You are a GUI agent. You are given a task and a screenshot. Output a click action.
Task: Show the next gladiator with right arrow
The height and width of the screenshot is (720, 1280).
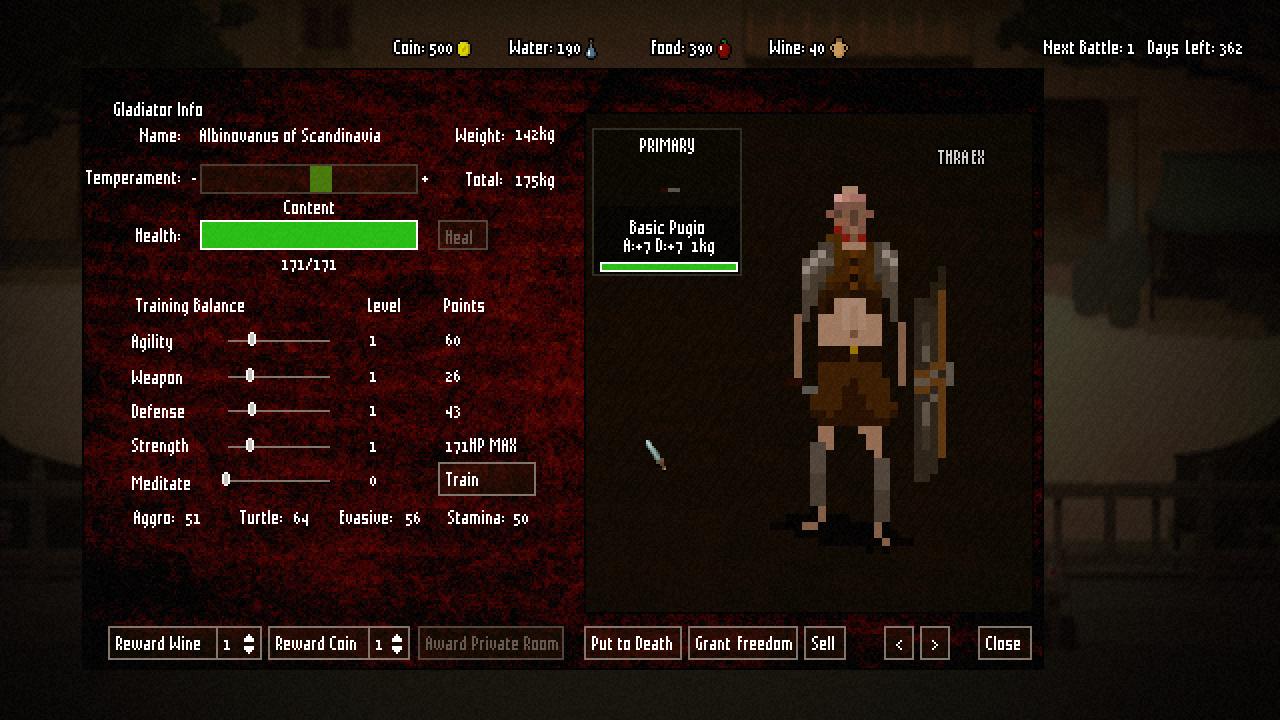click(934, 644)
